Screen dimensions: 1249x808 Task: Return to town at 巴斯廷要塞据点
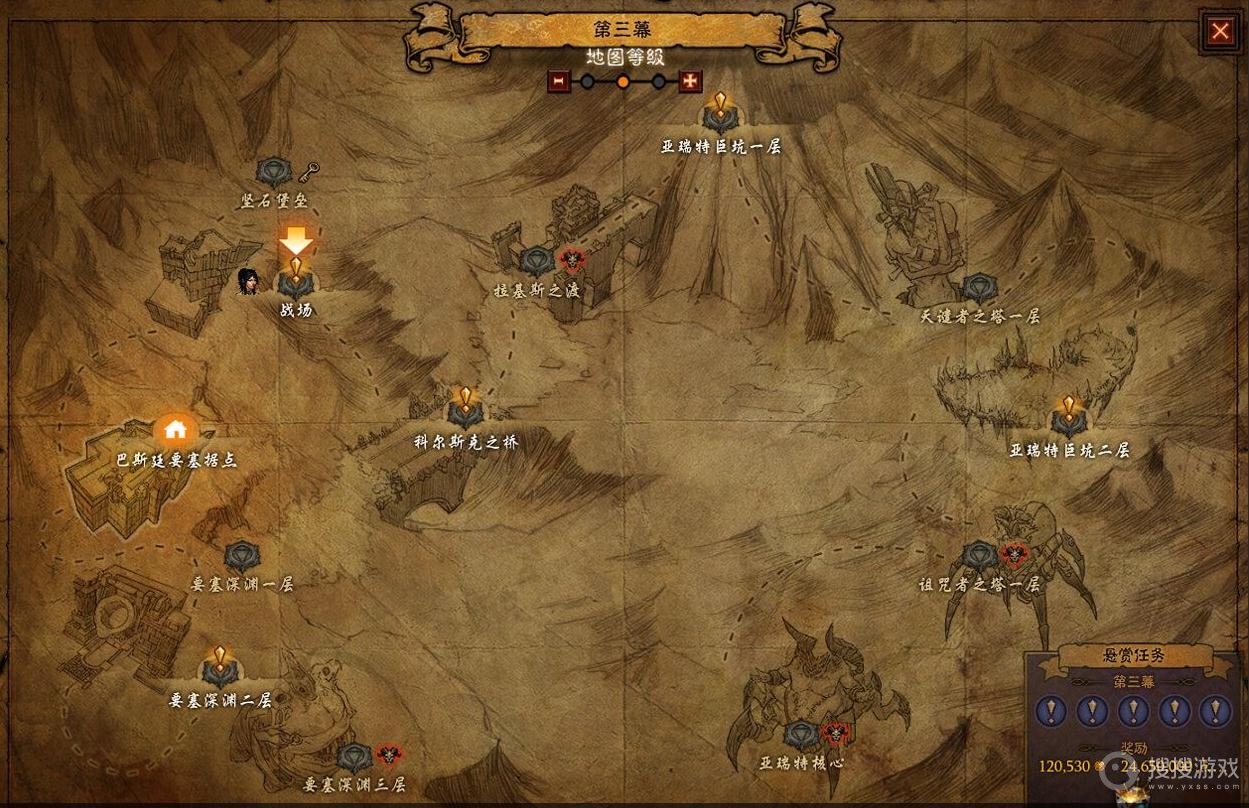coord(176,431)
